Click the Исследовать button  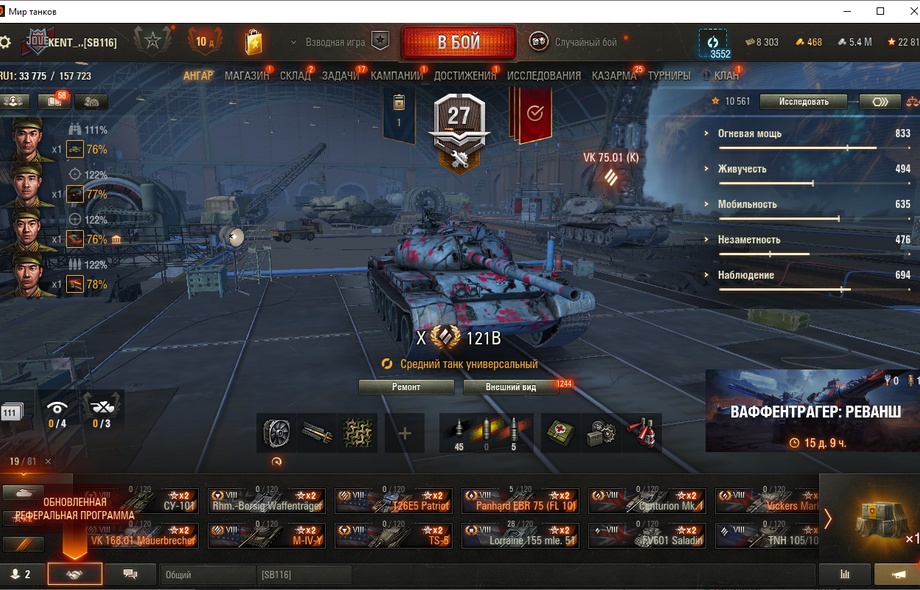[802, 101]
